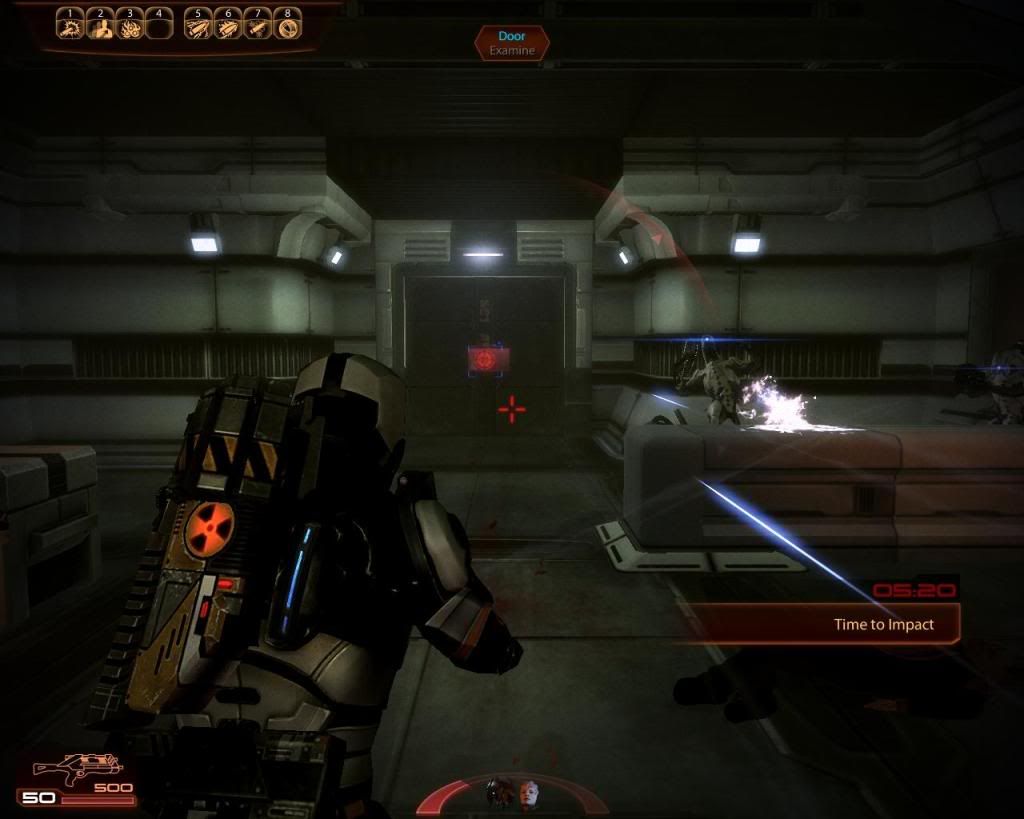Use the circular emblem power in slot 8
Screen dimensions: 1024x819
point(288,27)
